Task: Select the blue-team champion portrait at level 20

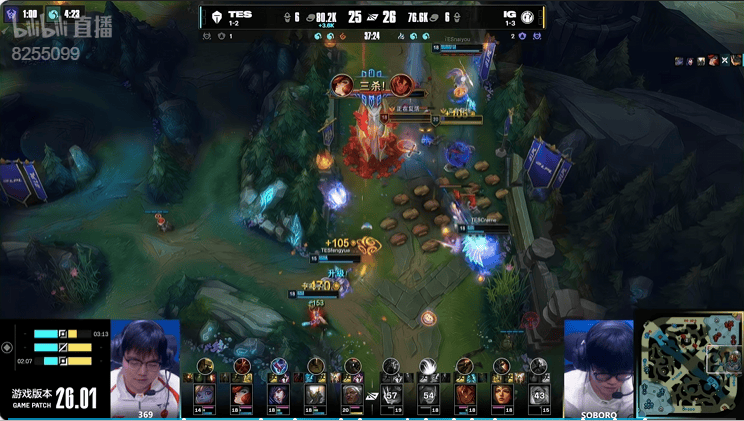Action: point(352,394)
